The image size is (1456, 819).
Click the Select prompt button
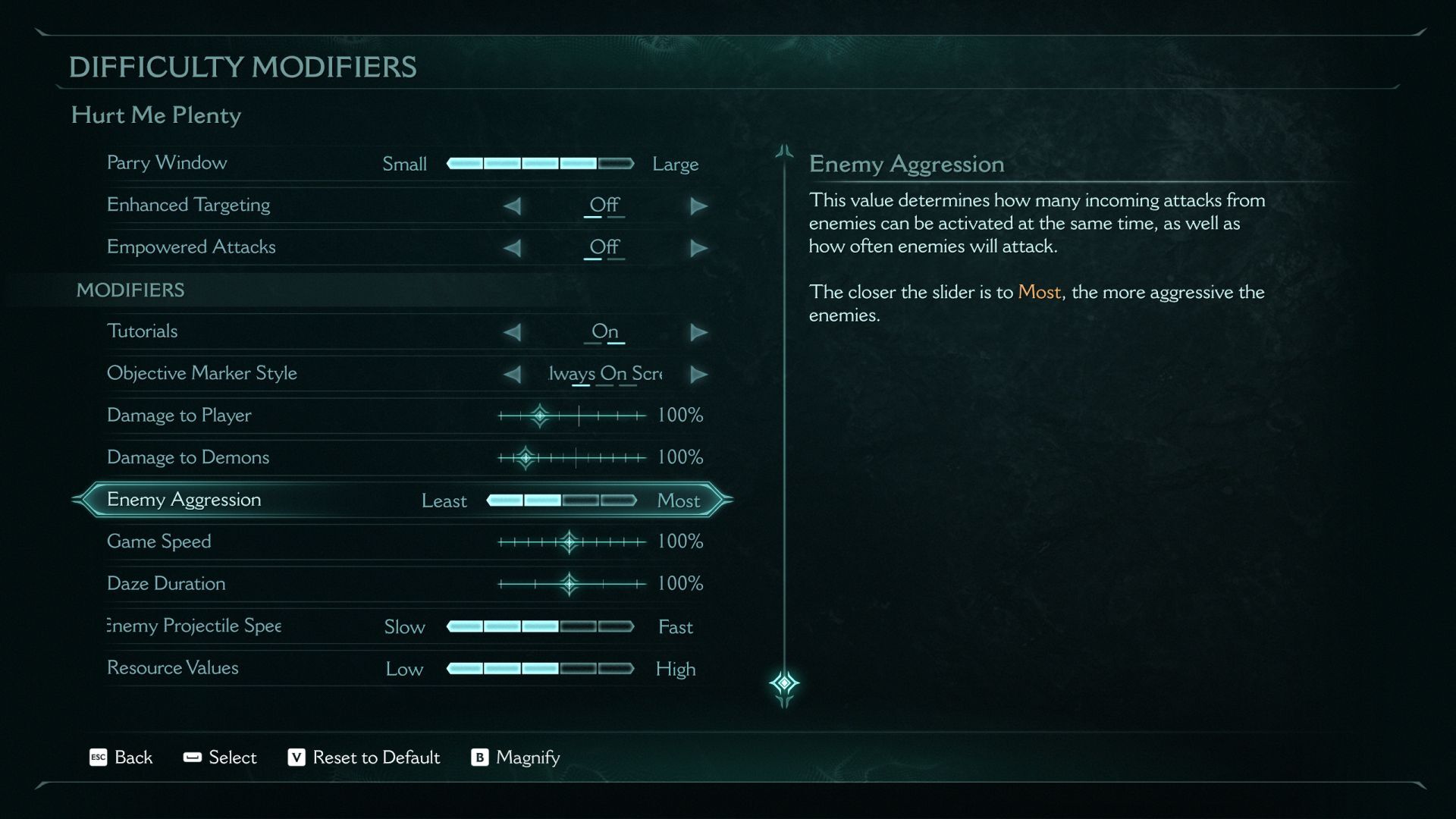pyautogui.click(x=220, y=758)
